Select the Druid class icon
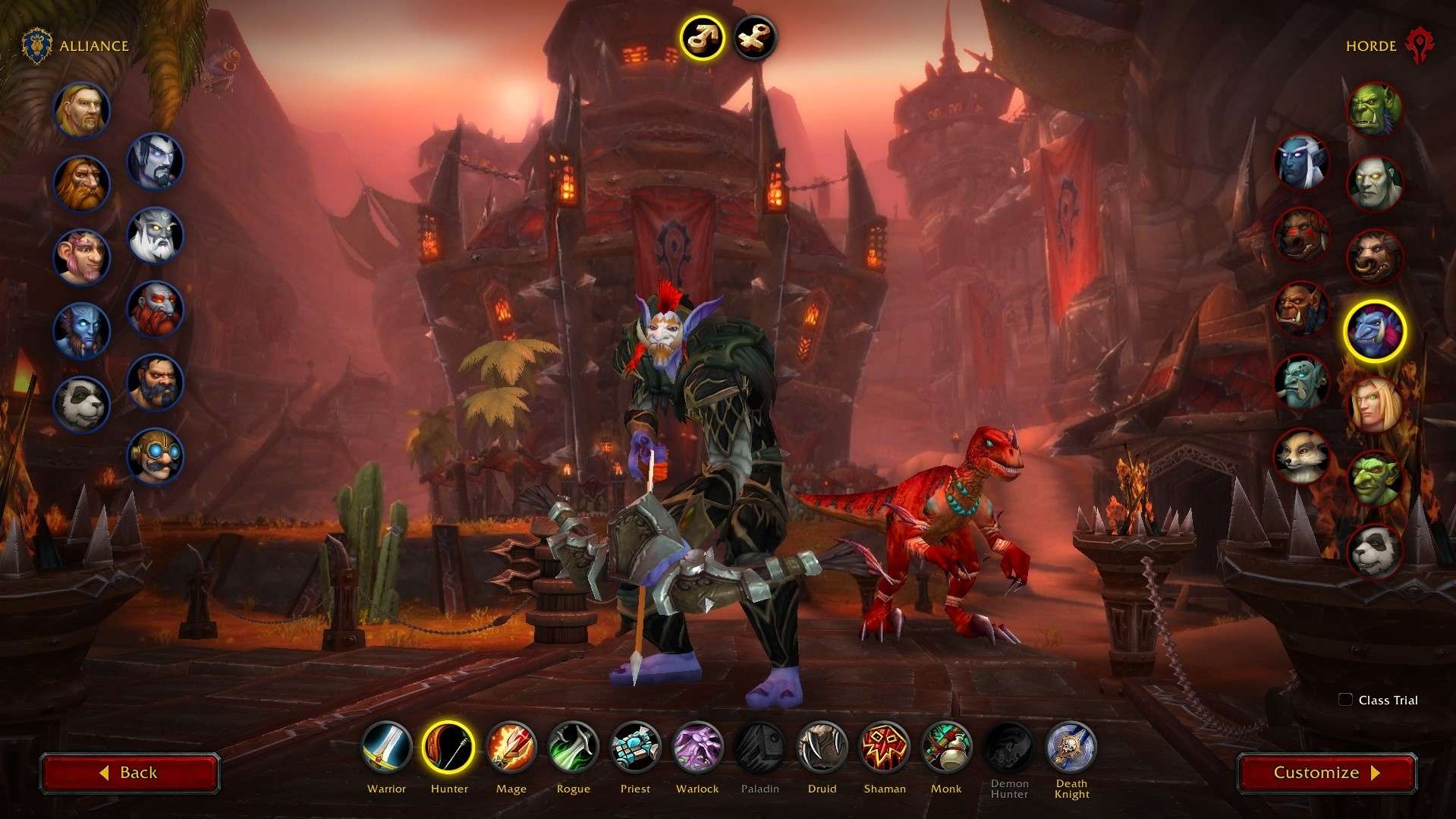1456x819 pixels. 822,747
